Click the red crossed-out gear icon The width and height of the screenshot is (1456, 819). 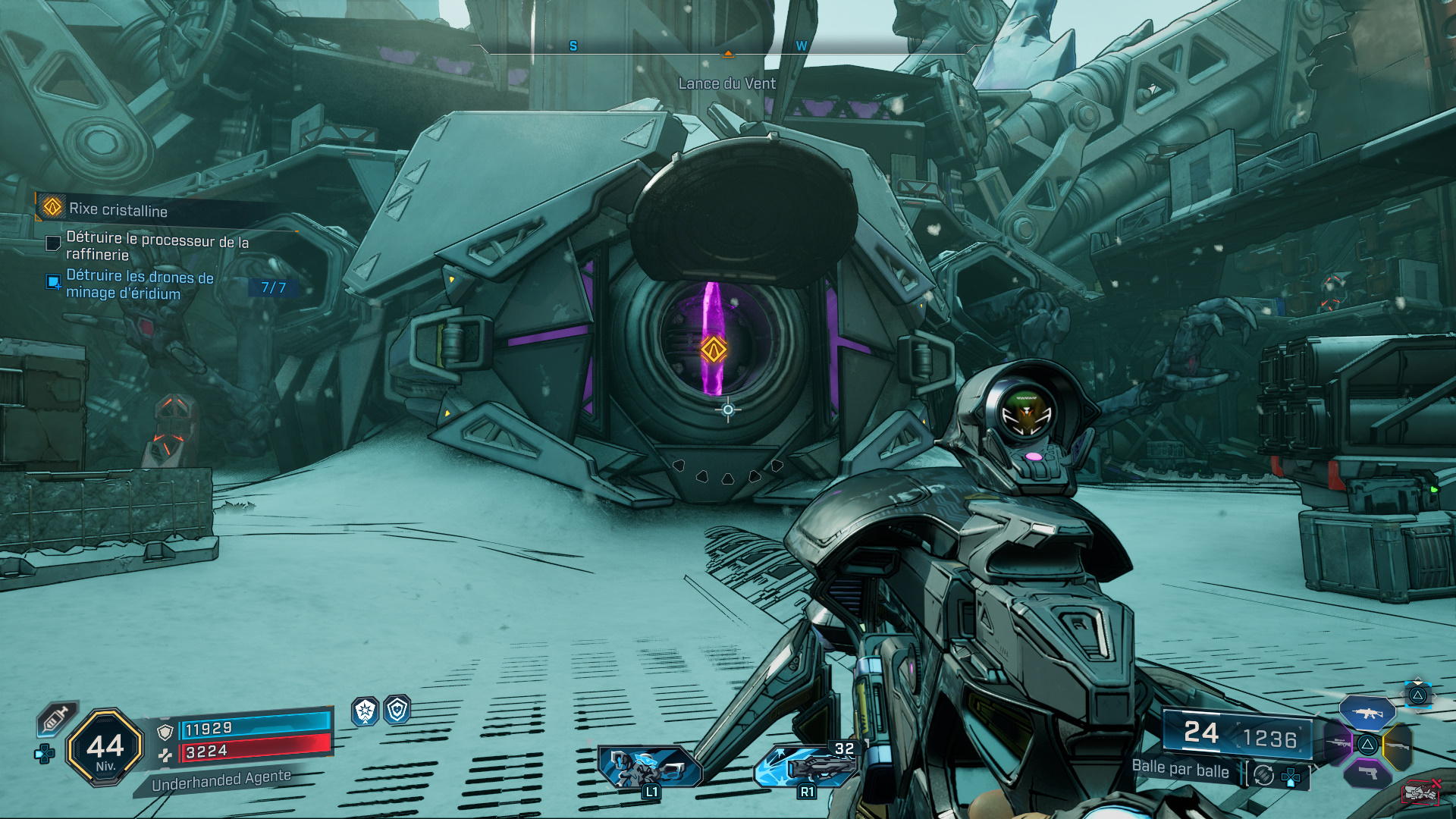coord(1420,792)
